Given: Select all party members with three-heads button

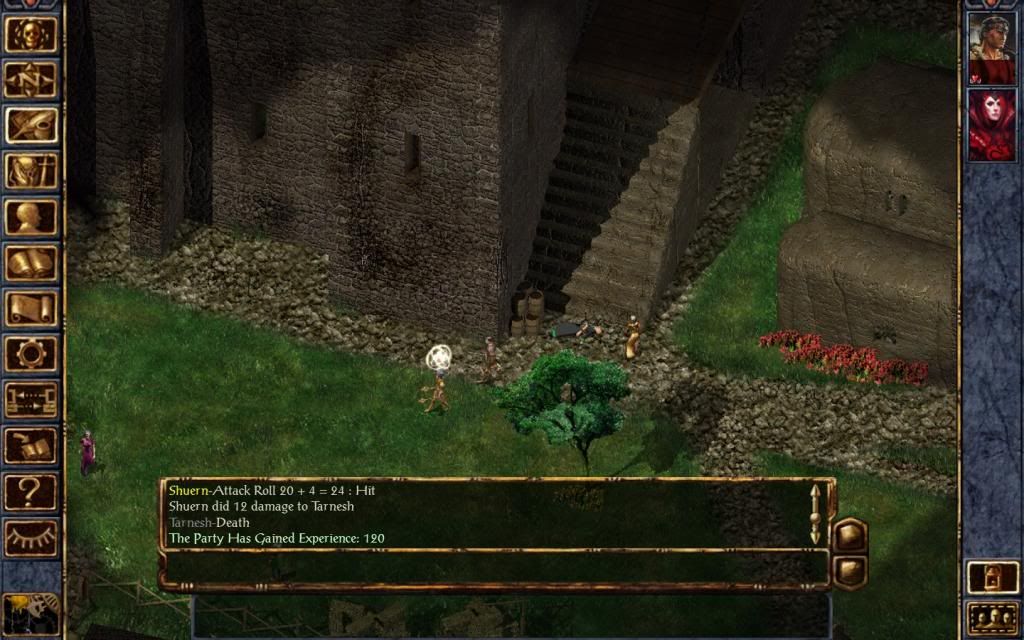Looking at the screenshot, I should coord(991,617).
